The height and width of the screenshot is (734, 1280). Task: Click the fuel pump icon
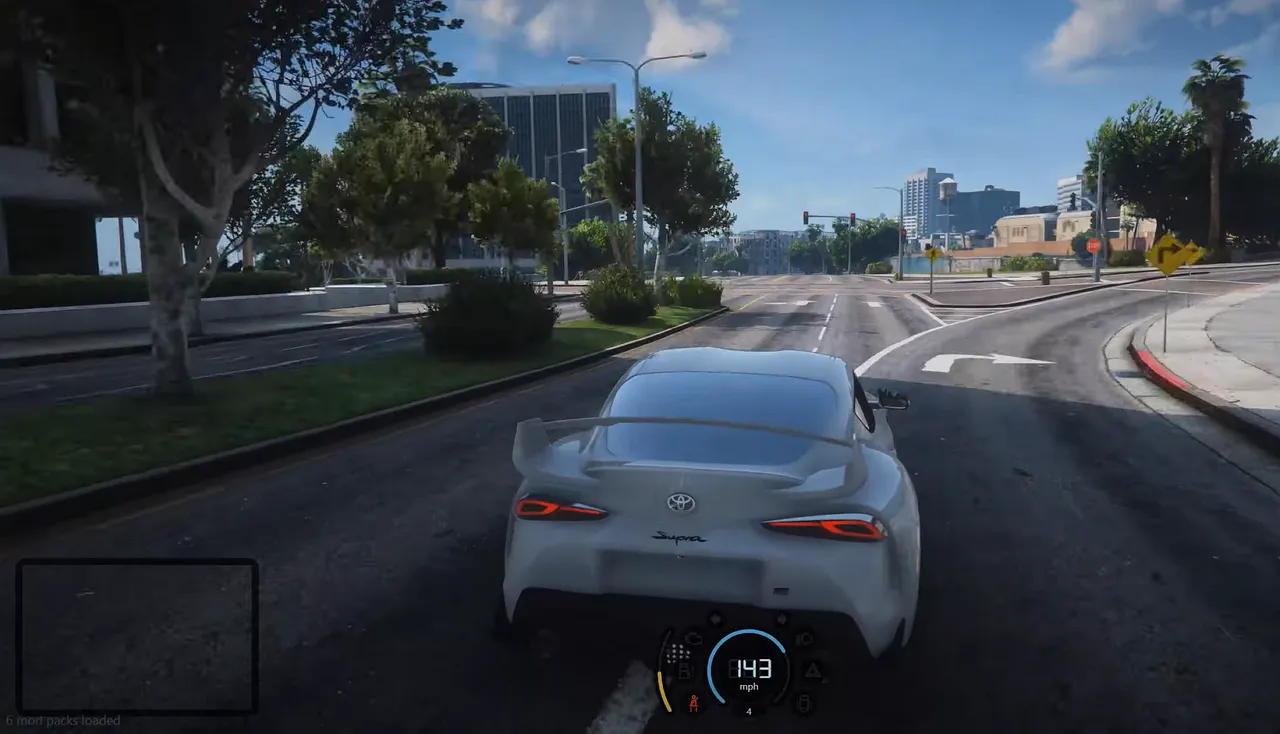pyautogui.click(x=685, y=671)
